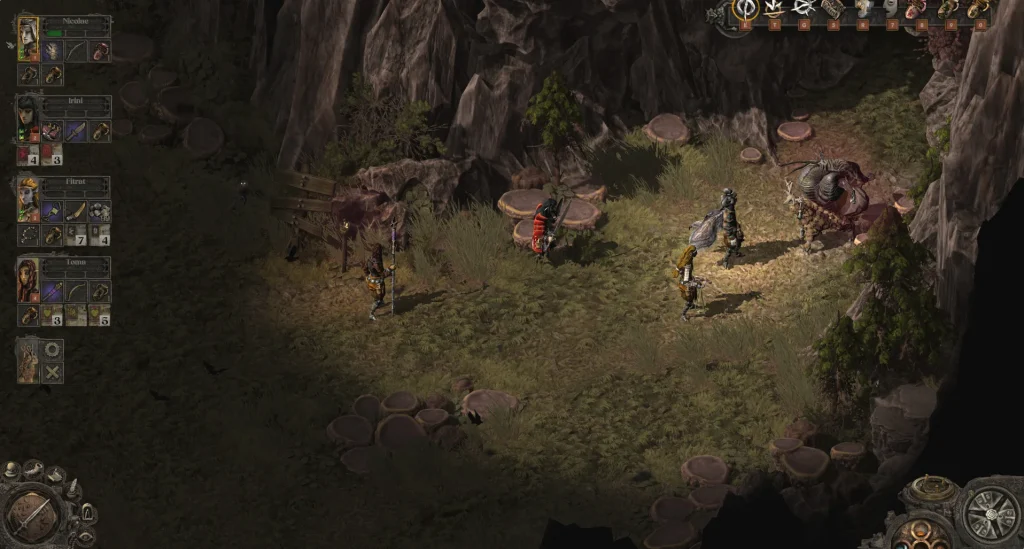Use Irini's dagger weapon slot
The height and width of the screenshot is (549, 1024).
click(76, 131)
